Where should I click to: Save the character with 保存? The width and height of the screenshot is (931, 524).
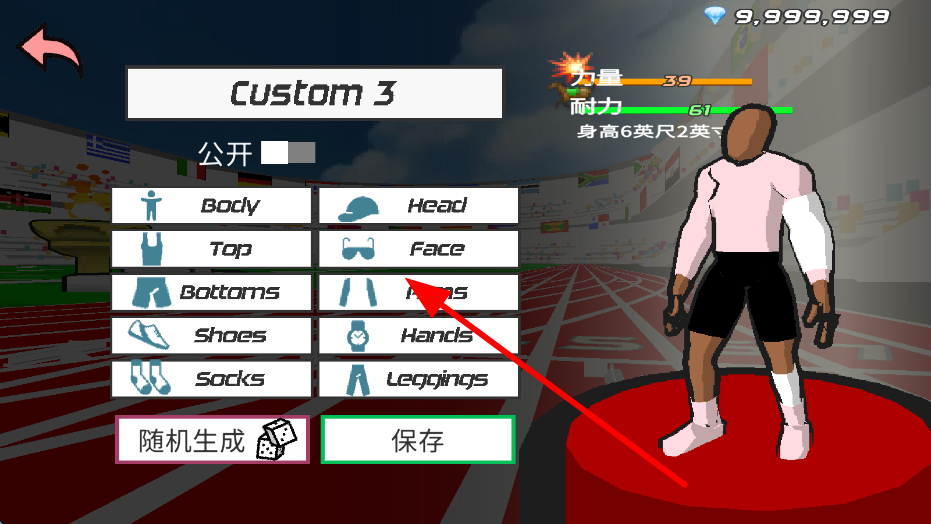click(x=418, y=440)
